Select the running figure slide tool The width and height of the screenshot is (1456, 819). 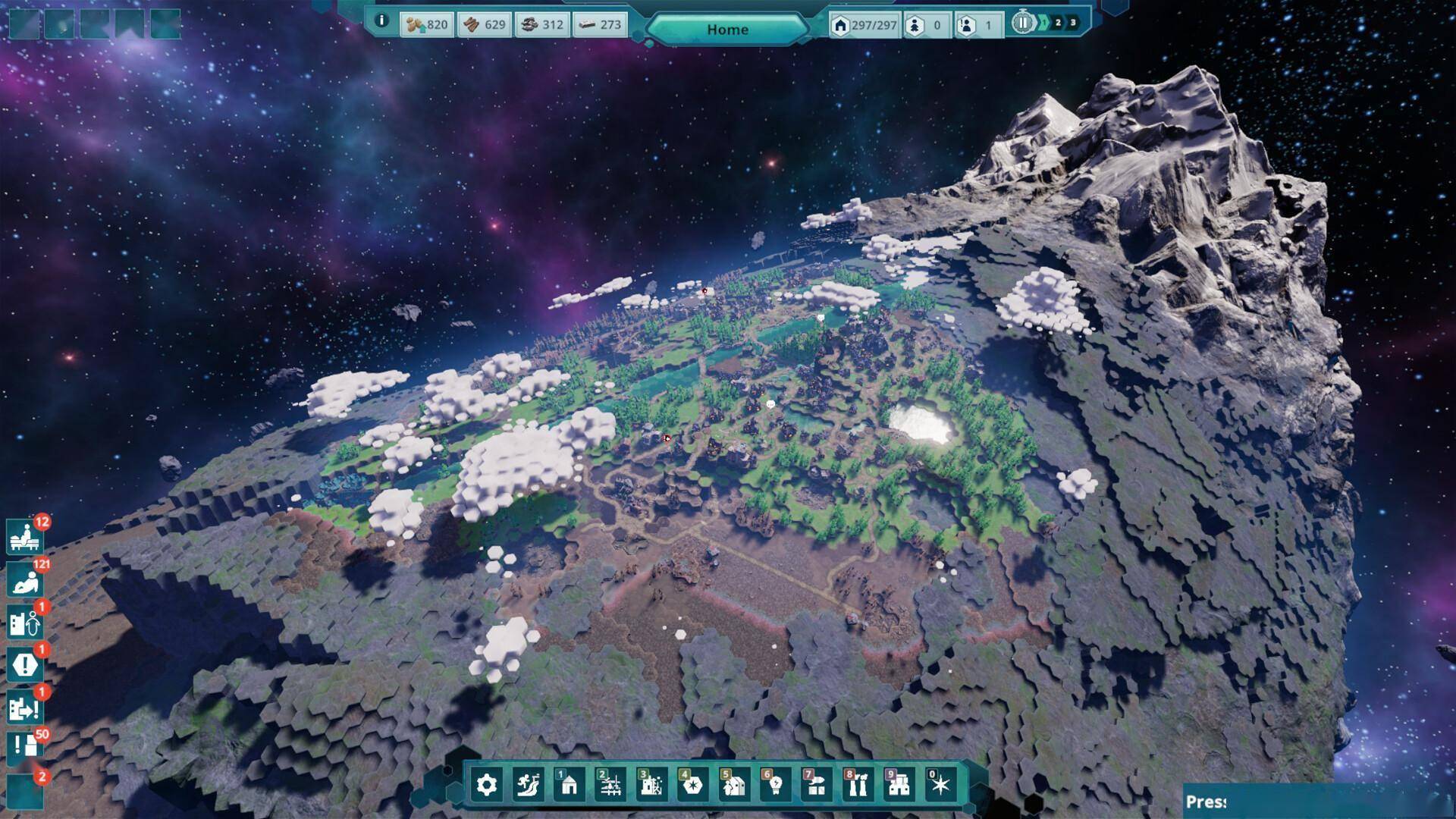(528, 785)
